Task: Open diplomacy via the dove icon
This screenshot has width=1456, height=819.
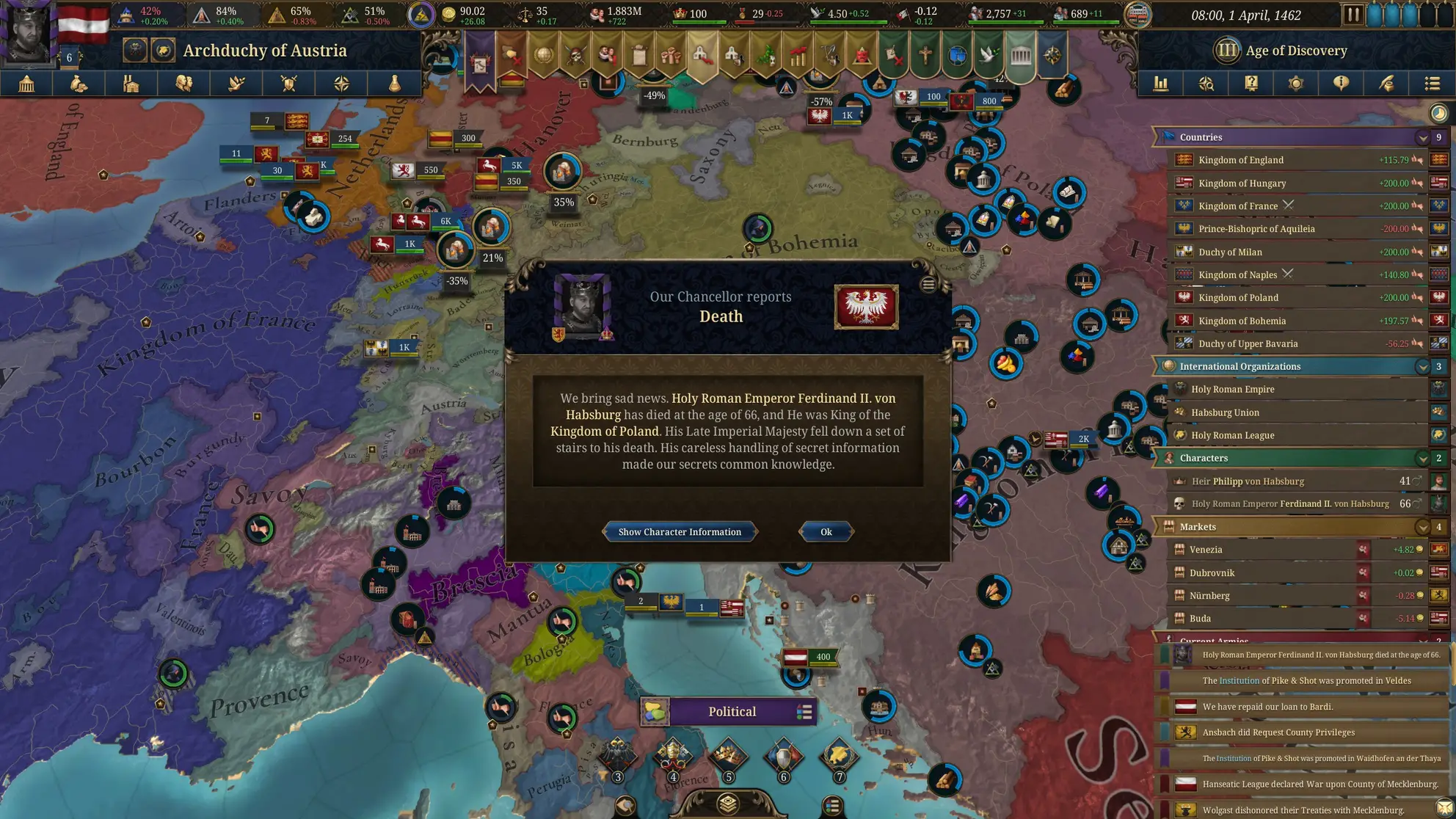Action: tap(235, 84)
